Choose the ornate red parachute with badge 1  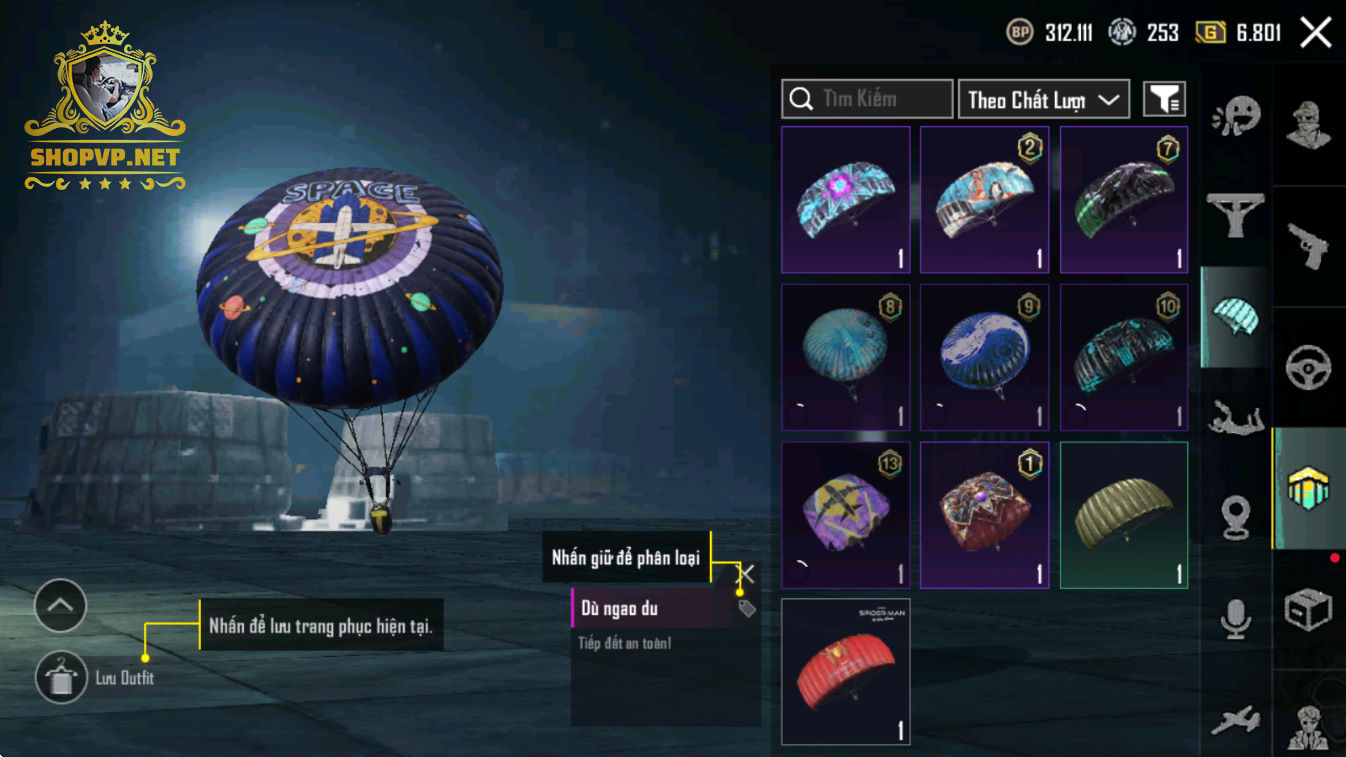click(x=984, y=514)
